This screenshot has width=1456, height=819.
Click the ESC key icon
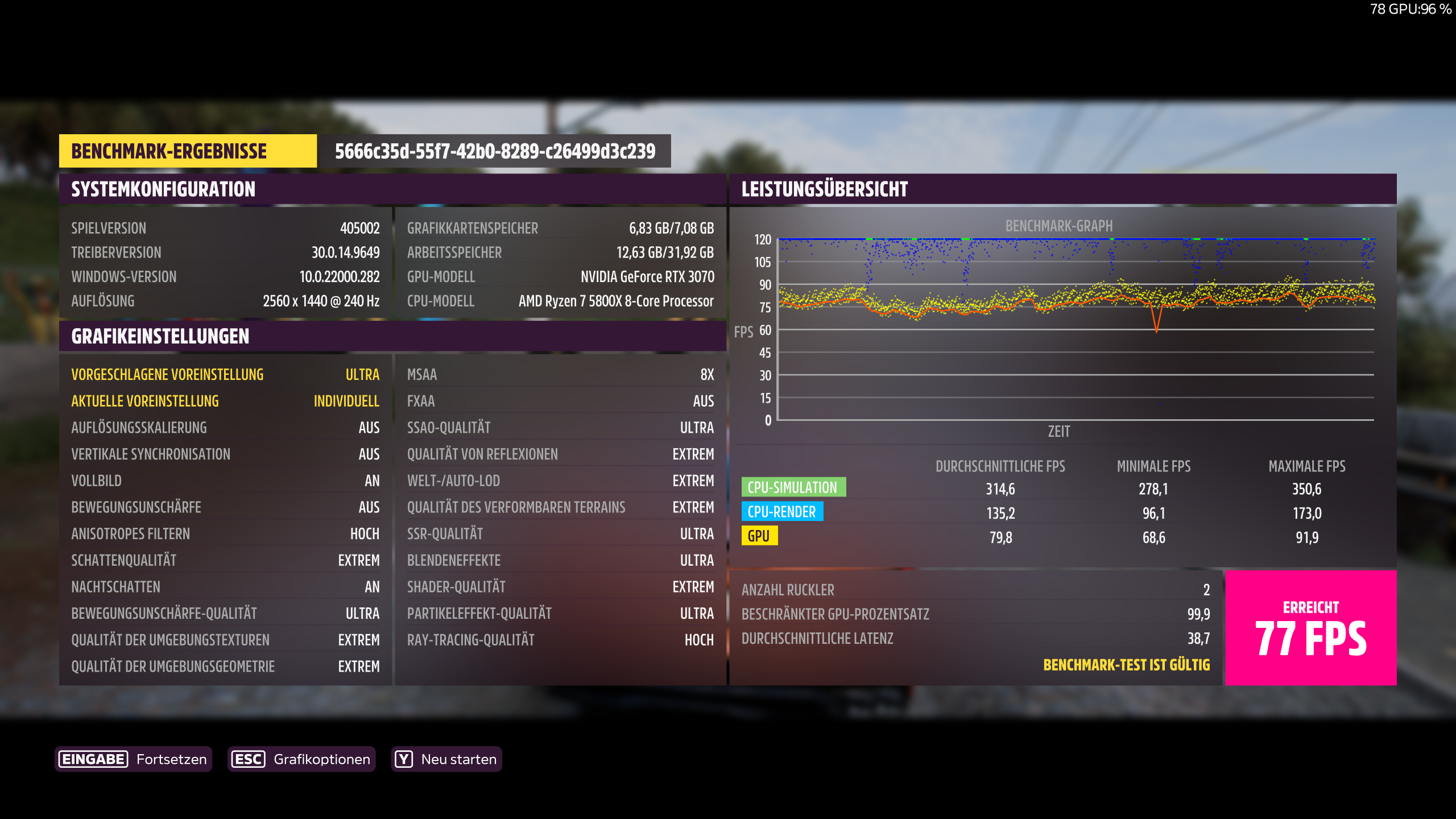point(249,759)
